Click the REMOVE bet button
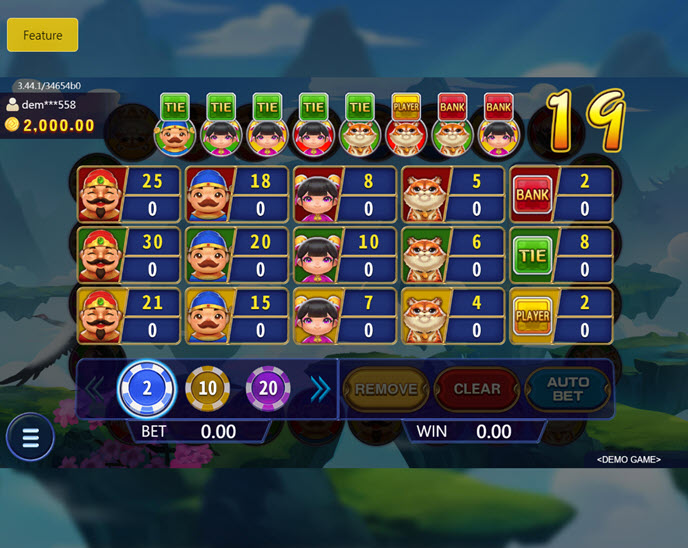Screen dimensions: 688x548 point(386,389)
